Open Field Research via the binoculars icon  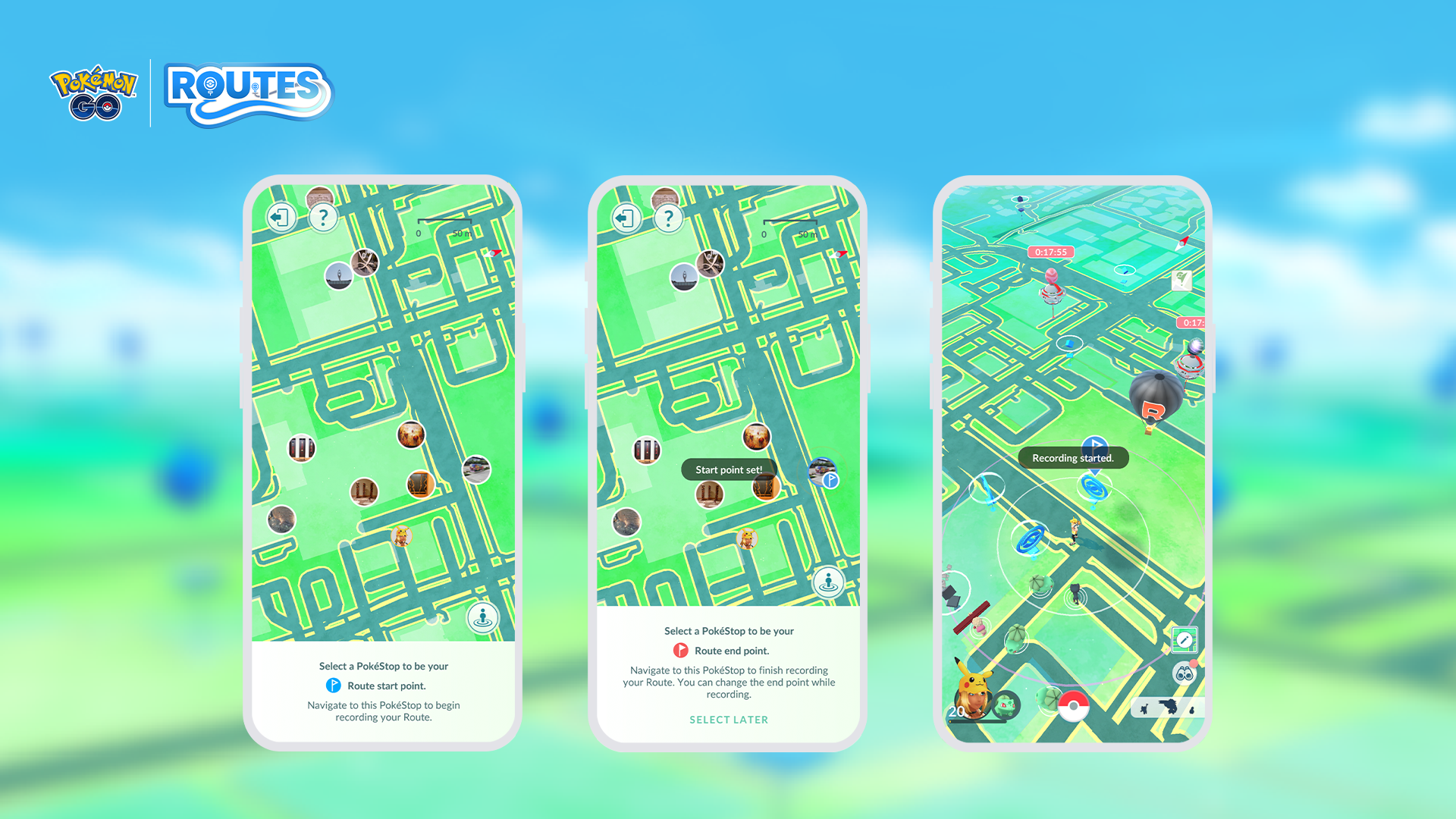coord(1185,675)
